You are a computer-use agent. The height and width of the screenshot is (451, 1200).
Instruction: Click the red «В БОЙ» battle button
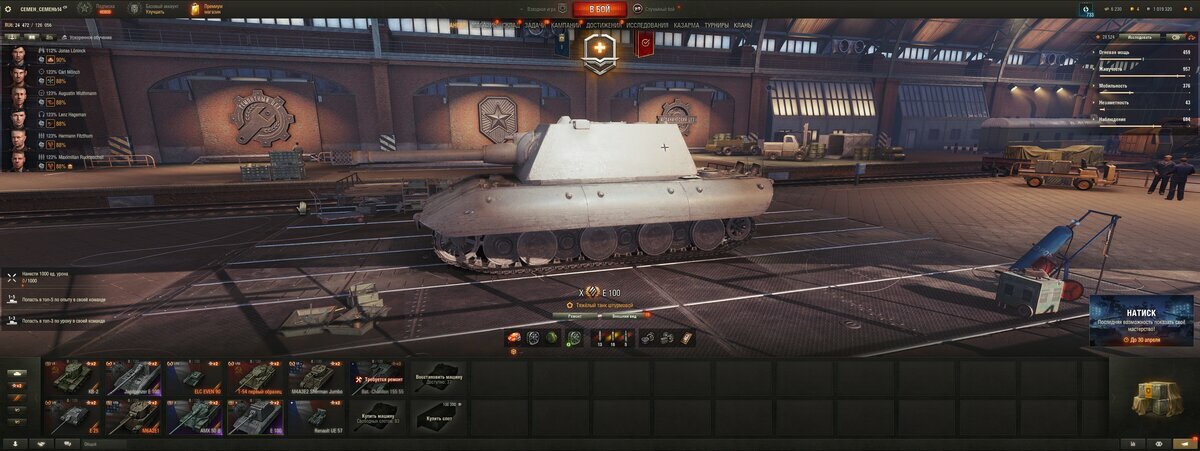click(x=600, y=9)
